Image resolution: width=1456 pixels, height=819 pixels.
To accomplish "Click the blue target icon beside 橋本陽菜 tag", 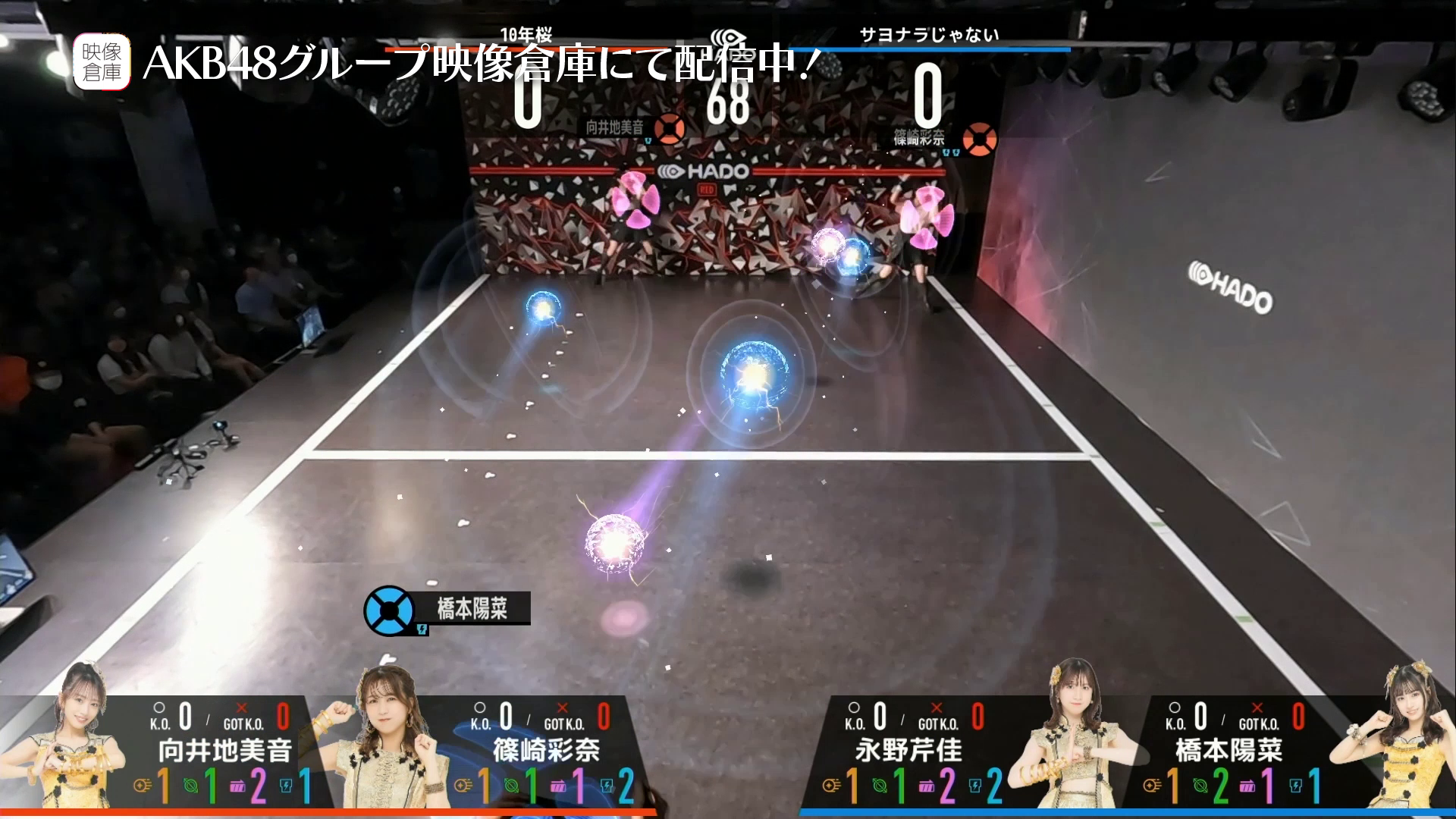I will 388,610.
